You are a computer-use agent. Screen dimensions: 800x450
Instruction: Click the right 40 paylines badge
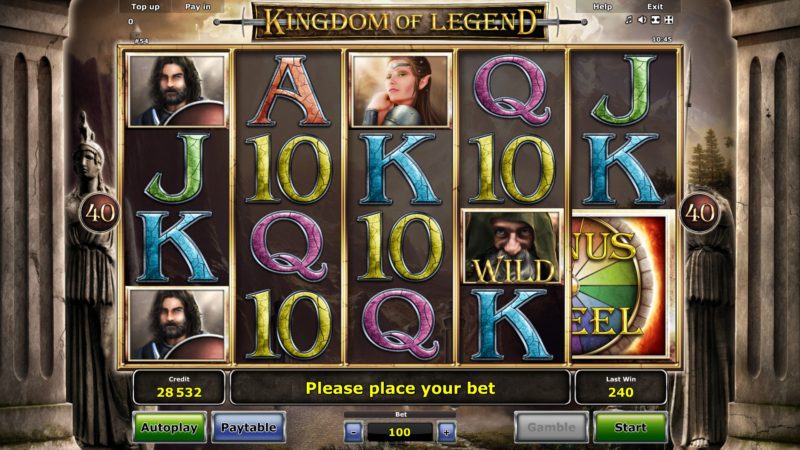[x=700, y=212]
